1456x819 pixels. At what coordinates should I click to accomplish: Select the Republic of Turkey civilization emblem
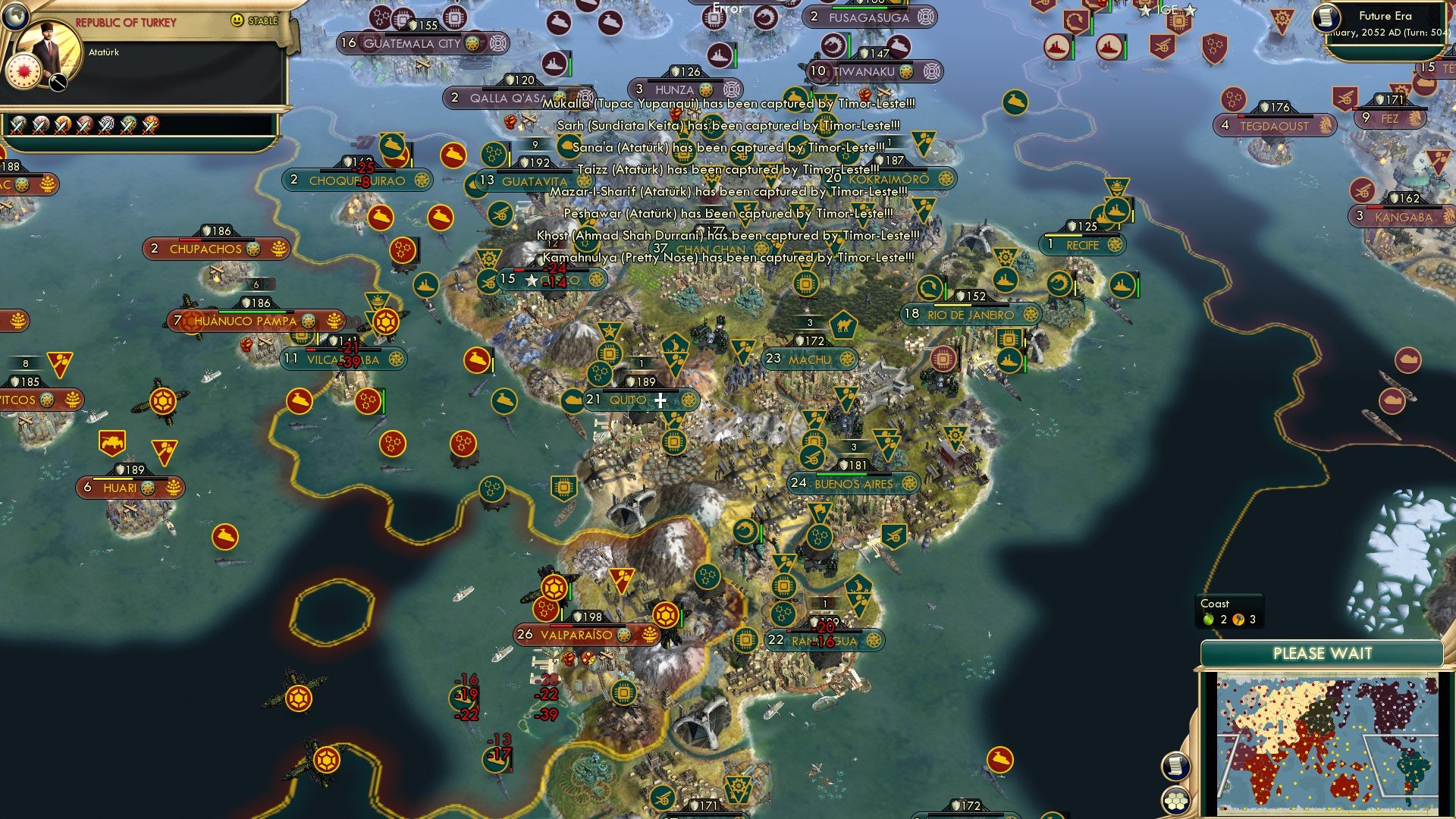pyautogui.click(x=25, y=70)
